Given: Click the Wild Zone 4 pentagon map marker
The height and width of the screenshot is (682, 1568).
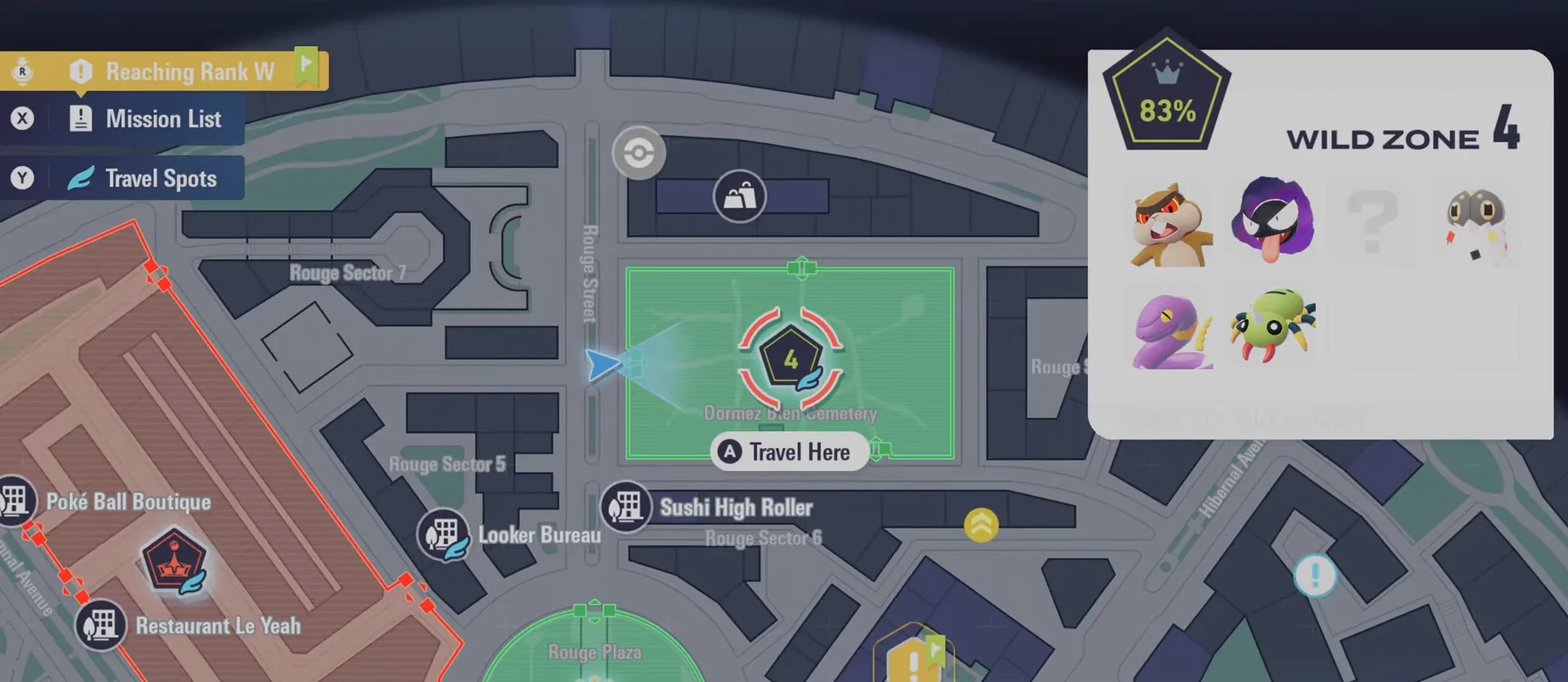Looking at the screenshot, I should pyautogui.click(x=789, y=358).
